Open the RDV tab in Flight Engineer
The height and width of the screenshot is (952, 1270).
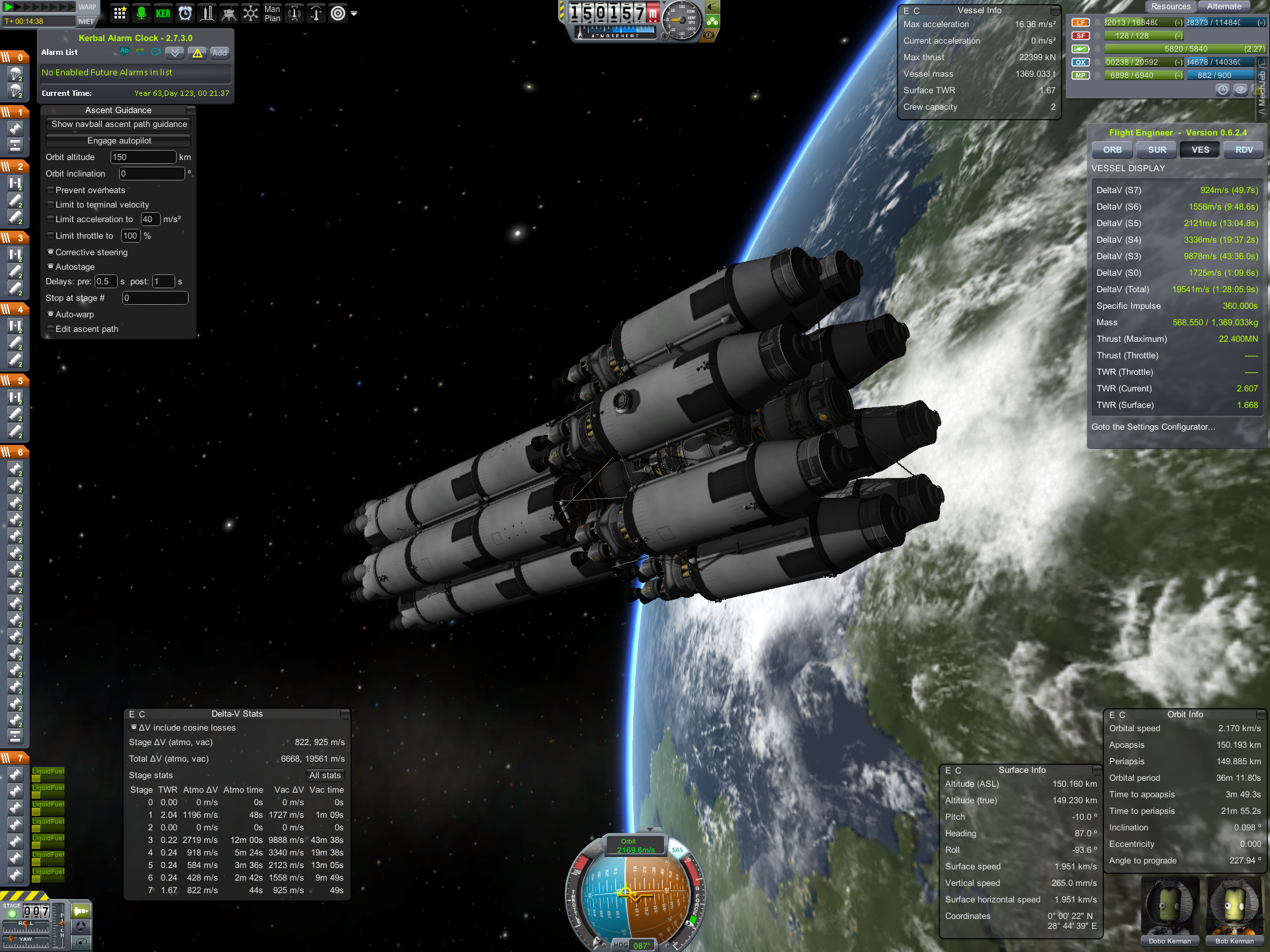[1244, 150]
